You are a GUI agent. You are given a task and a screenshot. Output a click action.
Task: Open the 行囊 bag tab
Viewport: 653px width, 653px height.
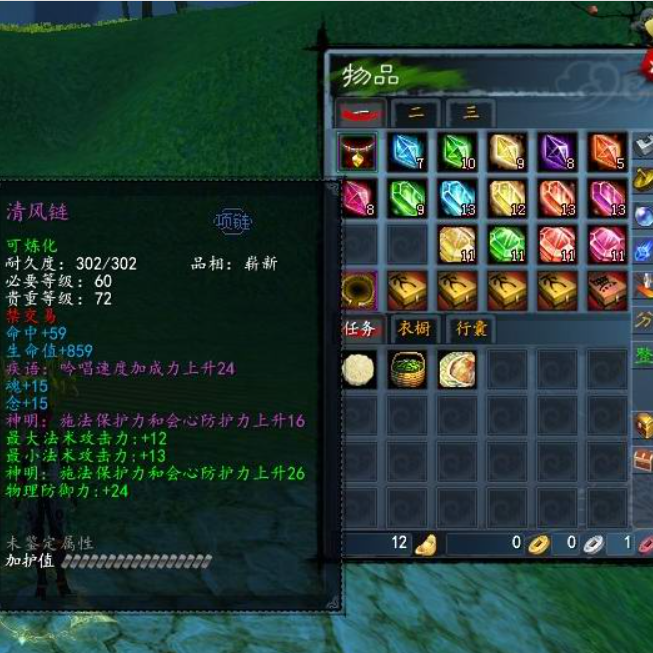[x=471, y=328]
